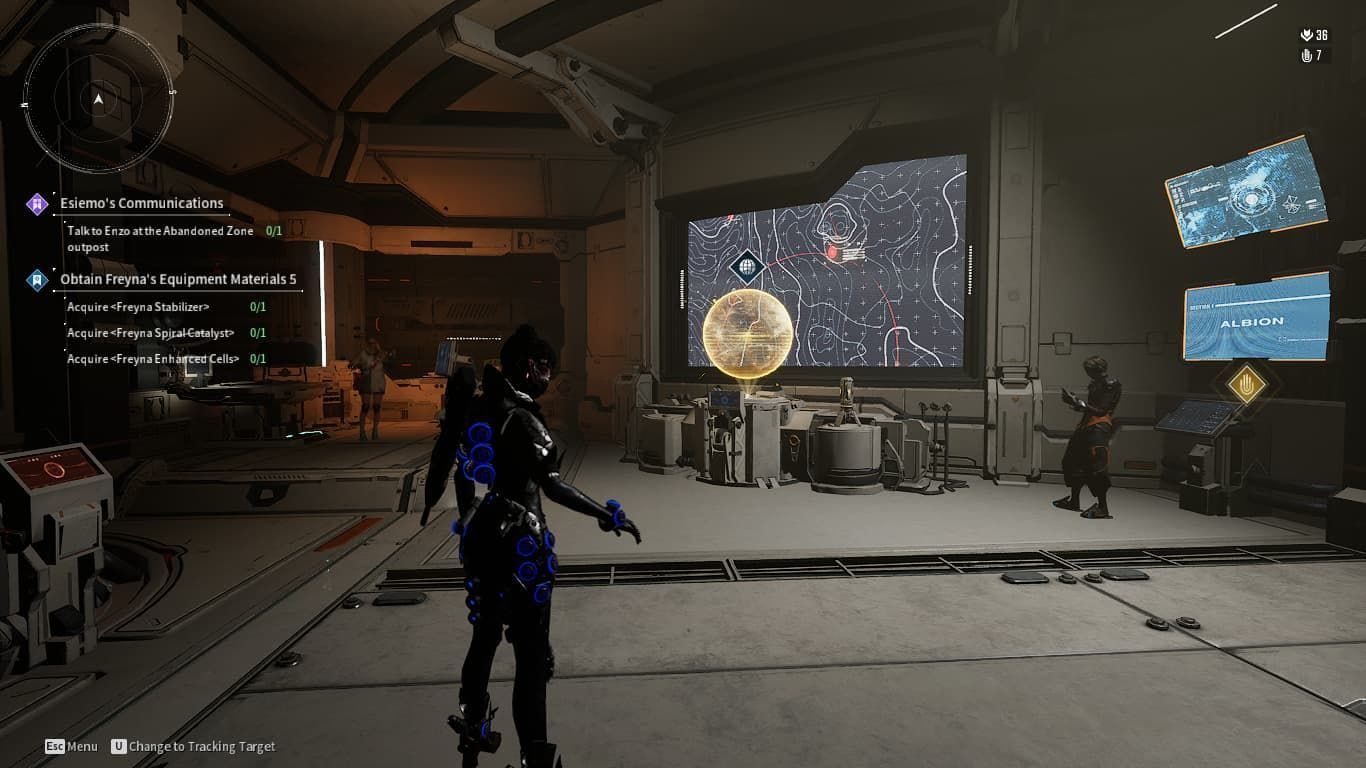This screenshot has width=1366, height=768.
Task: Click the purple Esiemo's Communications quest icon
Action: click(x=36, y=202)
